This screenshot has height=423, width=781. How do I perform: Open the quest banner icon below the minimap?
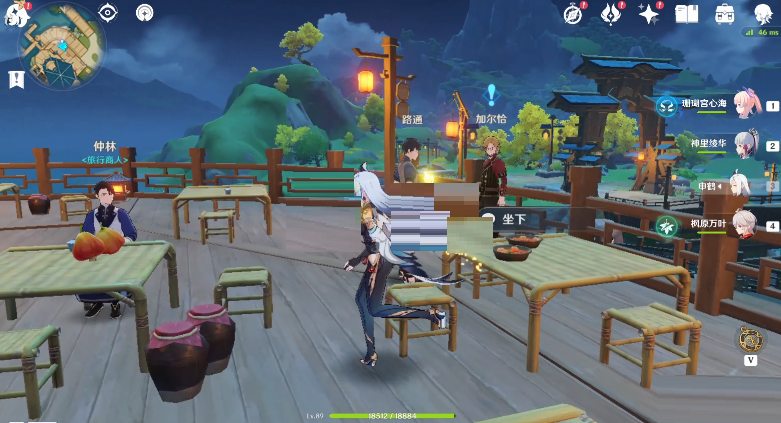click(16, 80)
